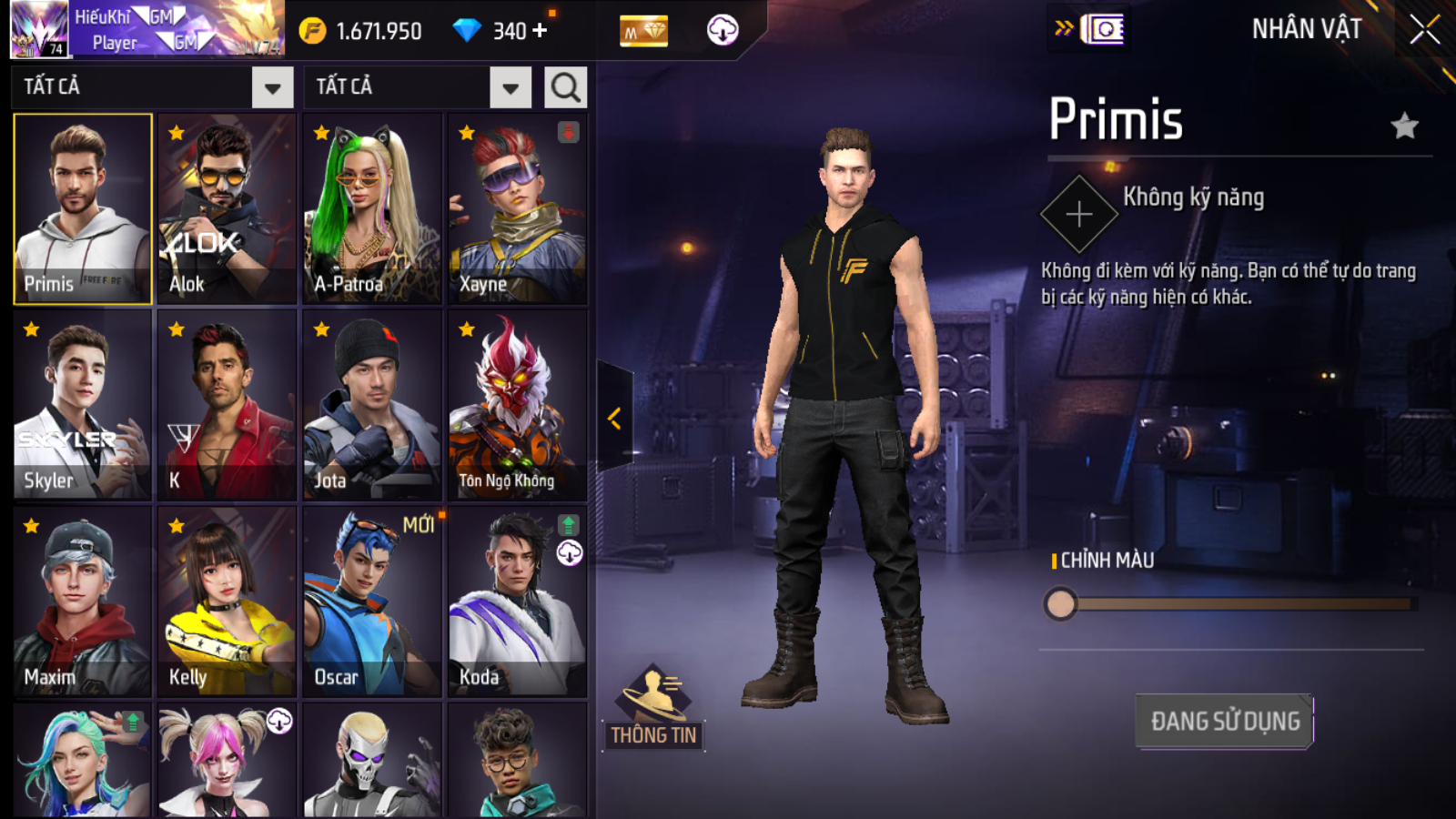Pick the Xayne character card
1456x819 pixels.
pos(517,208)
